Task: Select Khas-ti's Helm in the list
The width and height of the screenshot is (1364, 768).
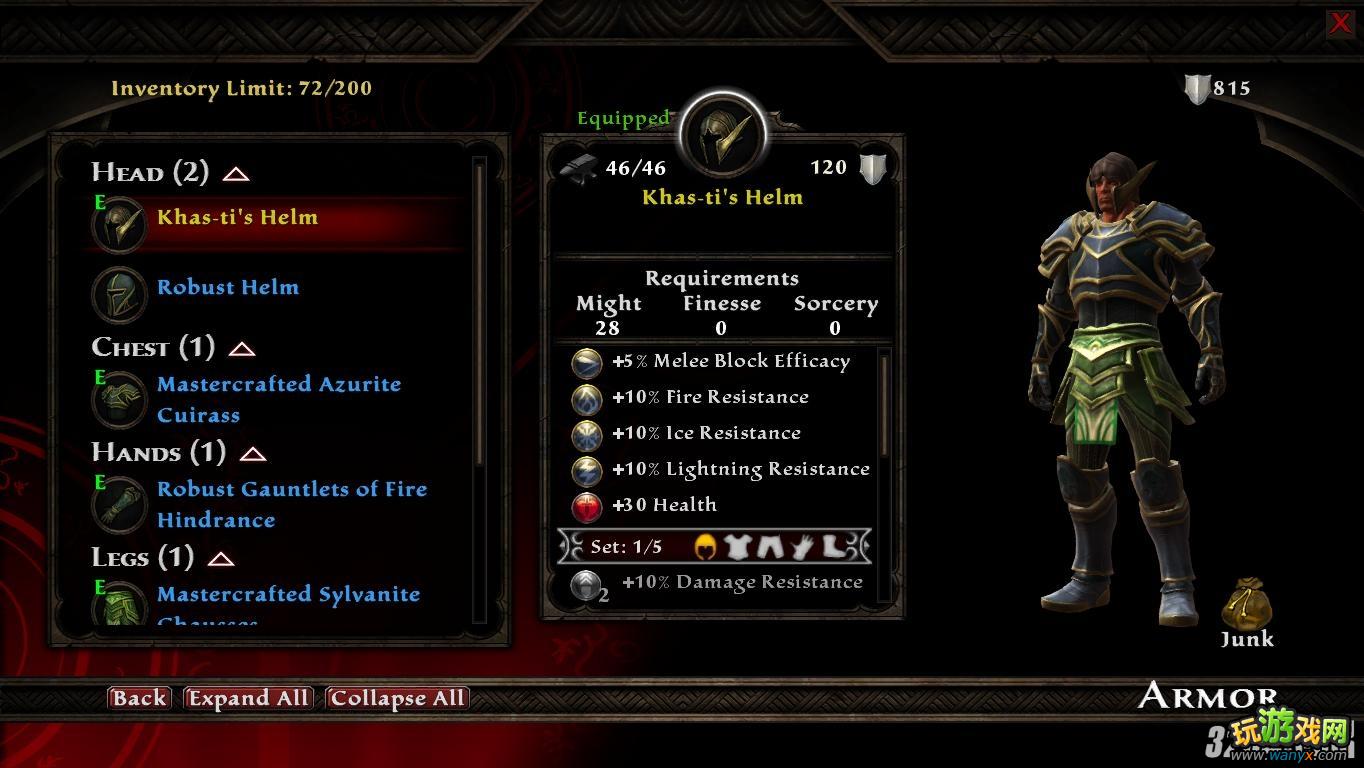Action: point(237,218)
